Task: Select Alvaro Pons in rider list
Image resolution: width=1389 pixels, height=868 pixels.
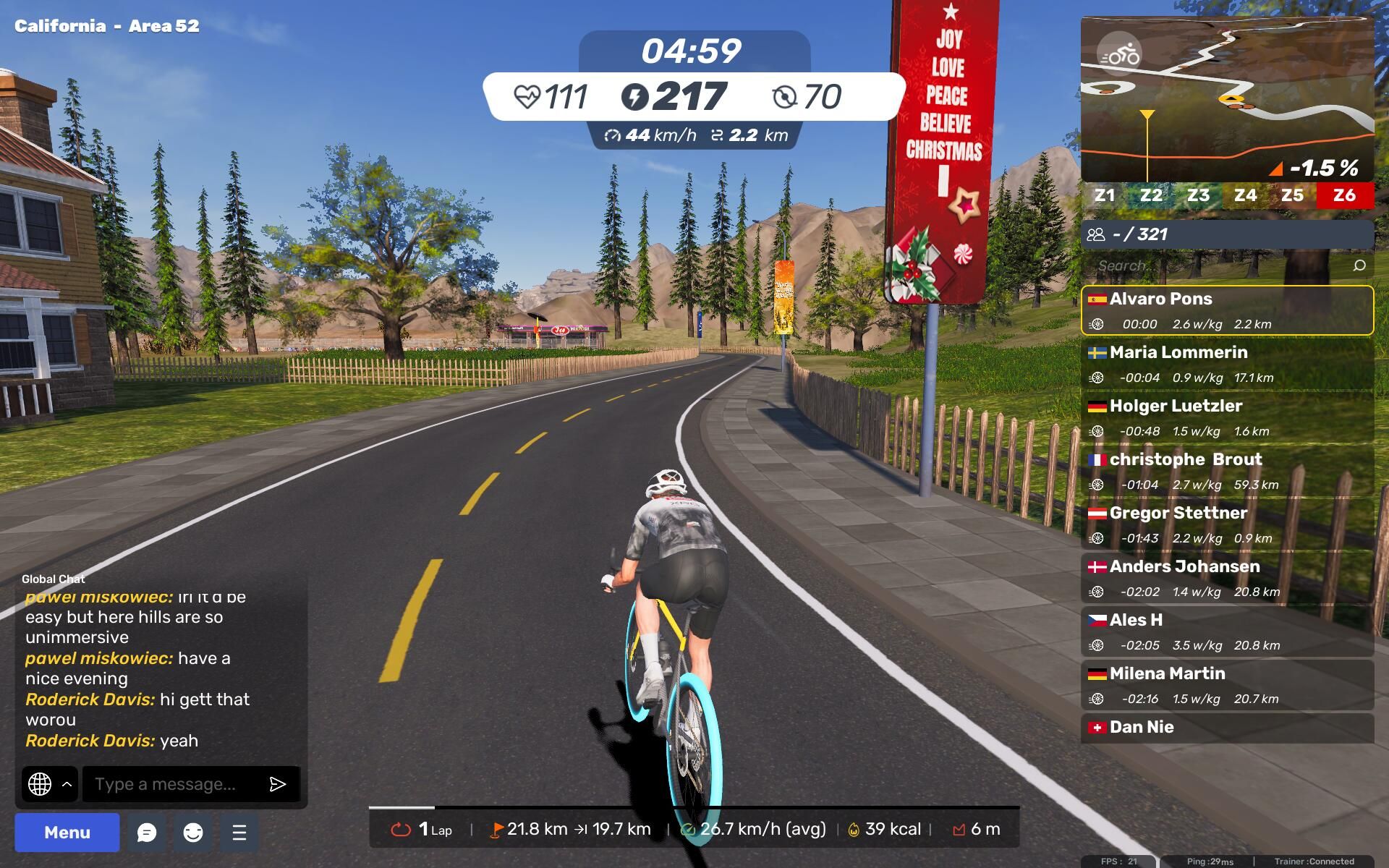Action: tap(1227, 310)
